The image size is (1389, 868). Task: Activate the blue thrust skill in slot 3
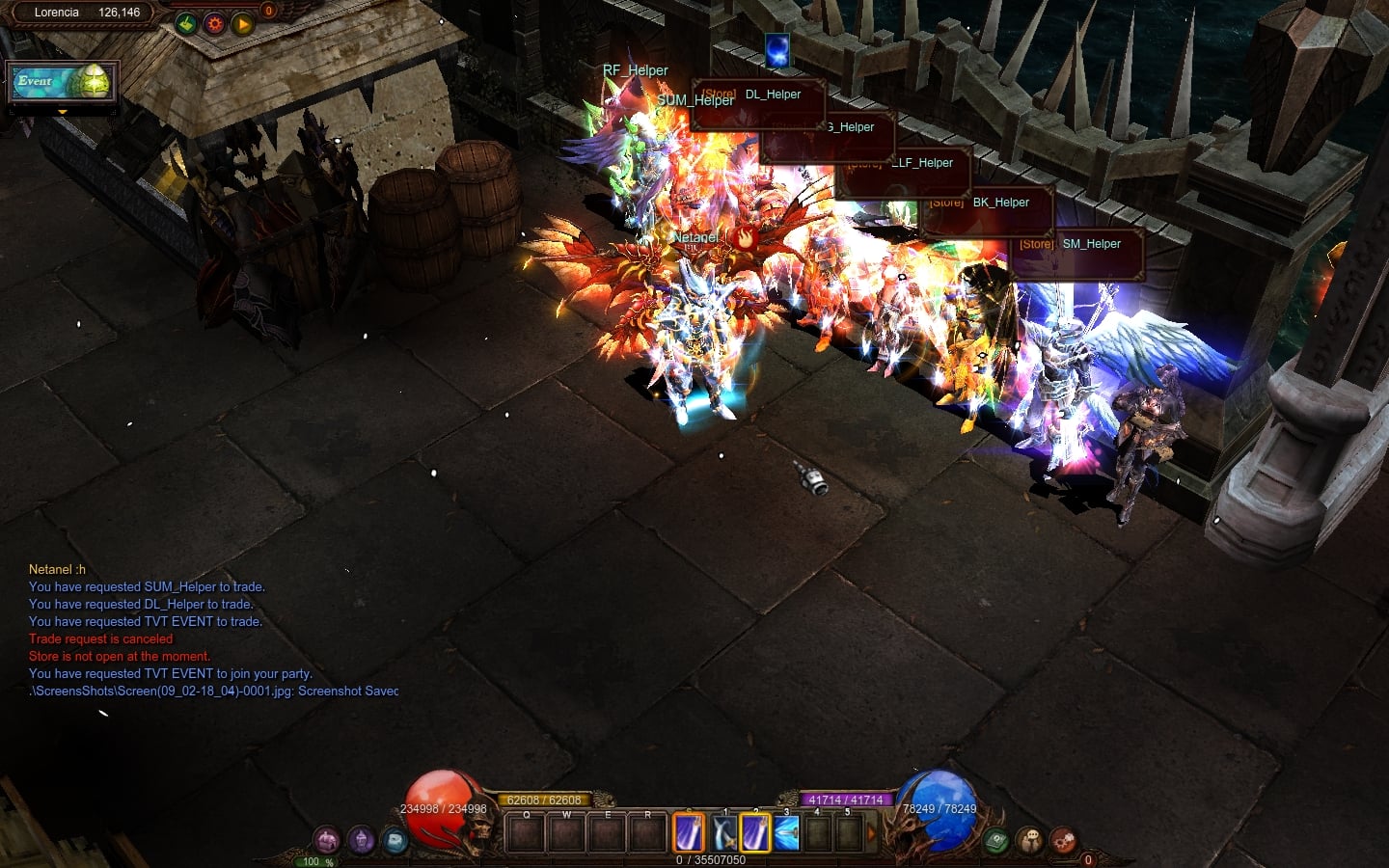tap(786, 833)
